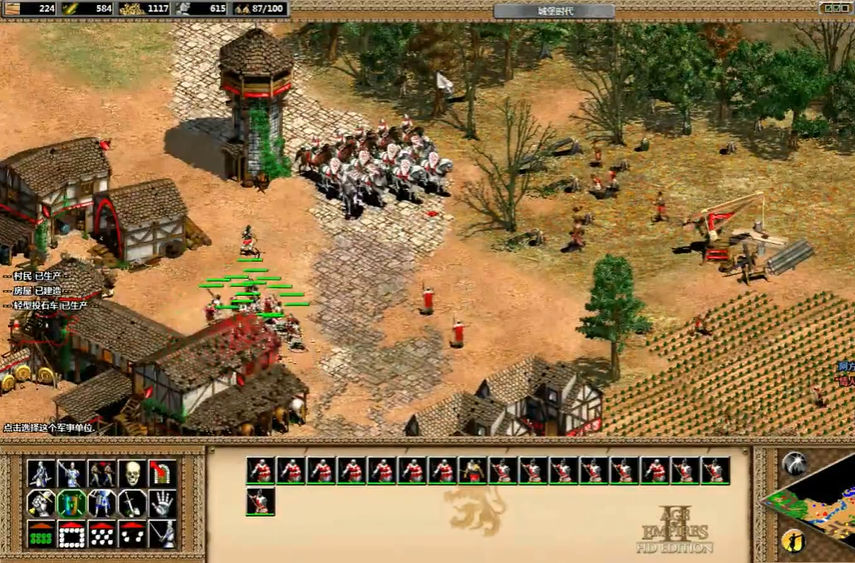Activate the open hand stop command
This screenshot has height=563, width=855.
(162, 504)
